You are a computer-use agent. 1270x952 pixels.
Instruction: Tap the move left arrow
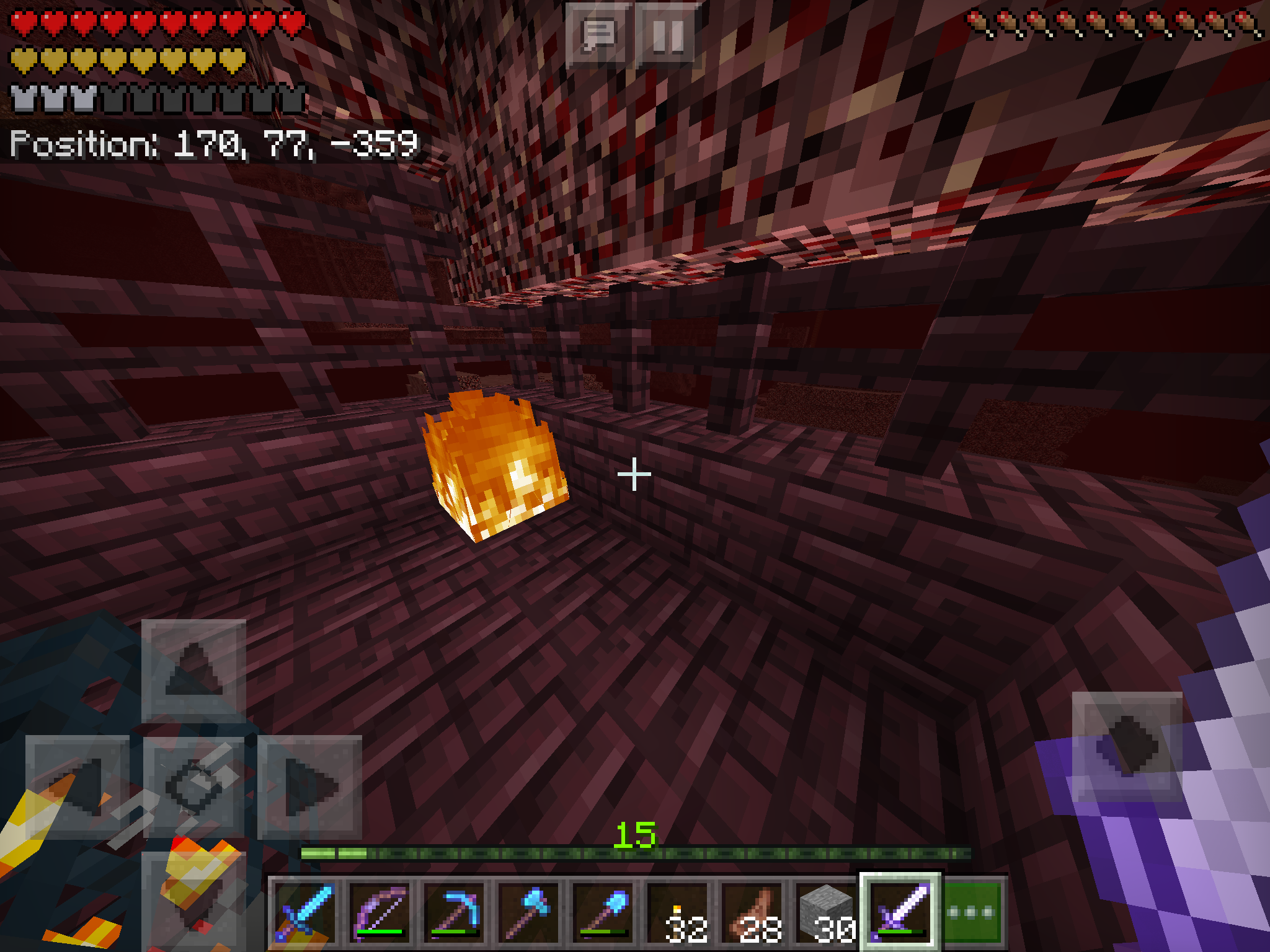78,787
